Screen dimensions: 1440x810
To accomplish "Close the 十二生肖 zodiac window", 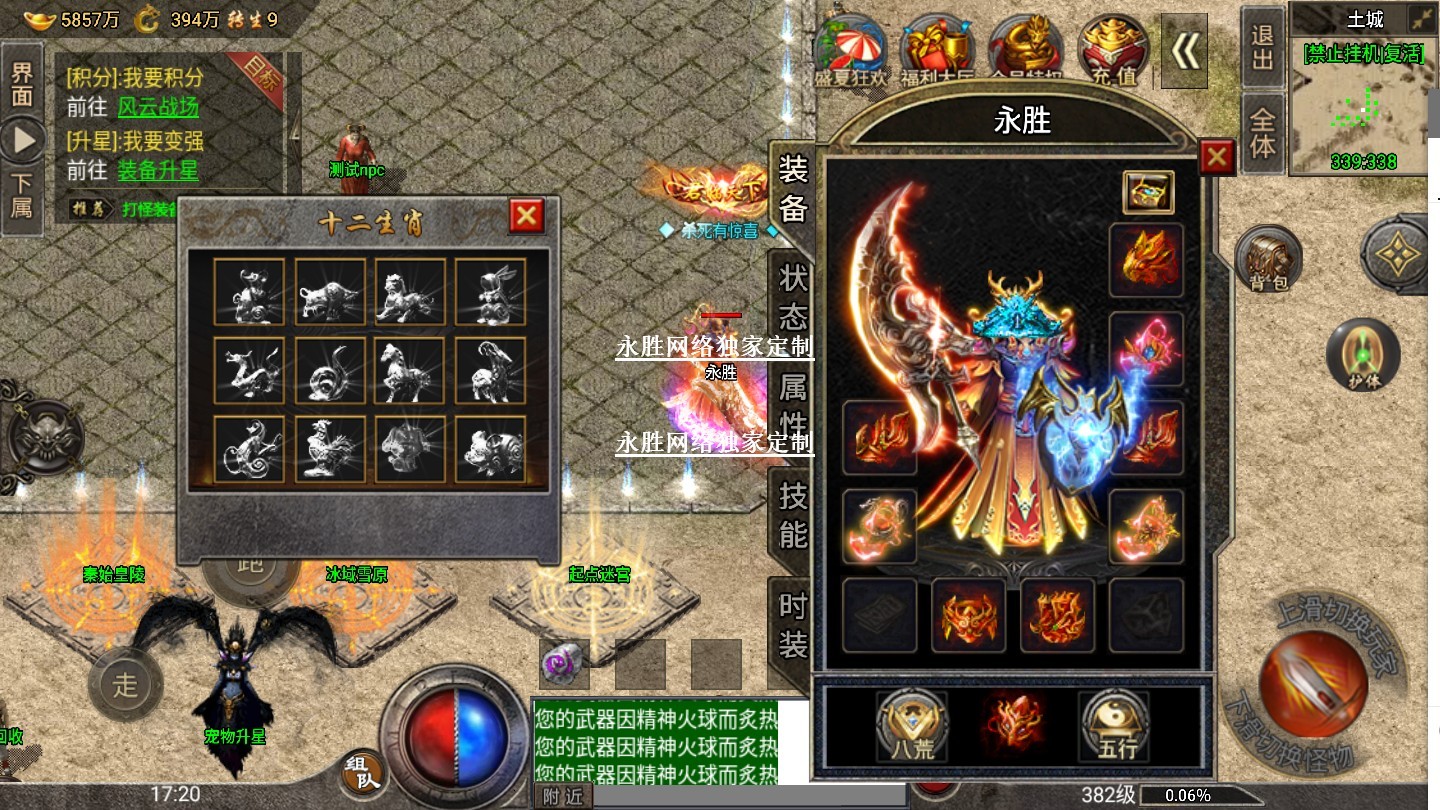I will (x=527, y=216).
